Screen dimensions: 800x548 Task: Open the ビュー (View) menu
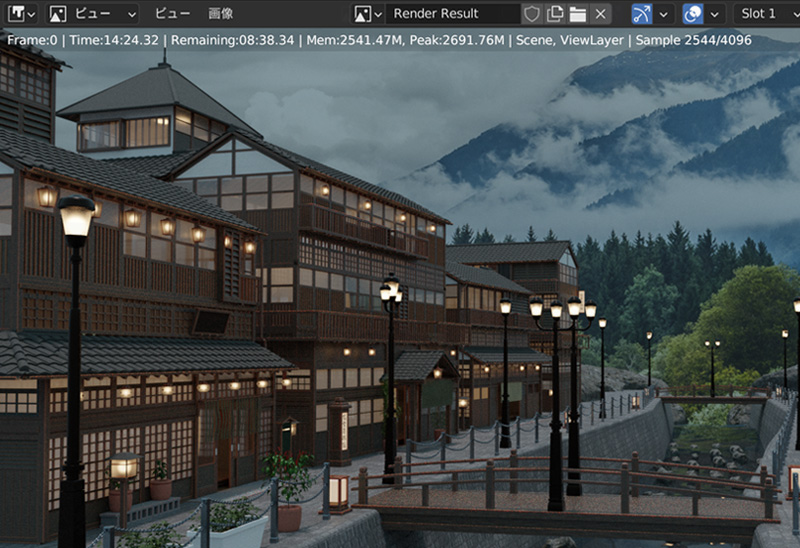[172, 14]
